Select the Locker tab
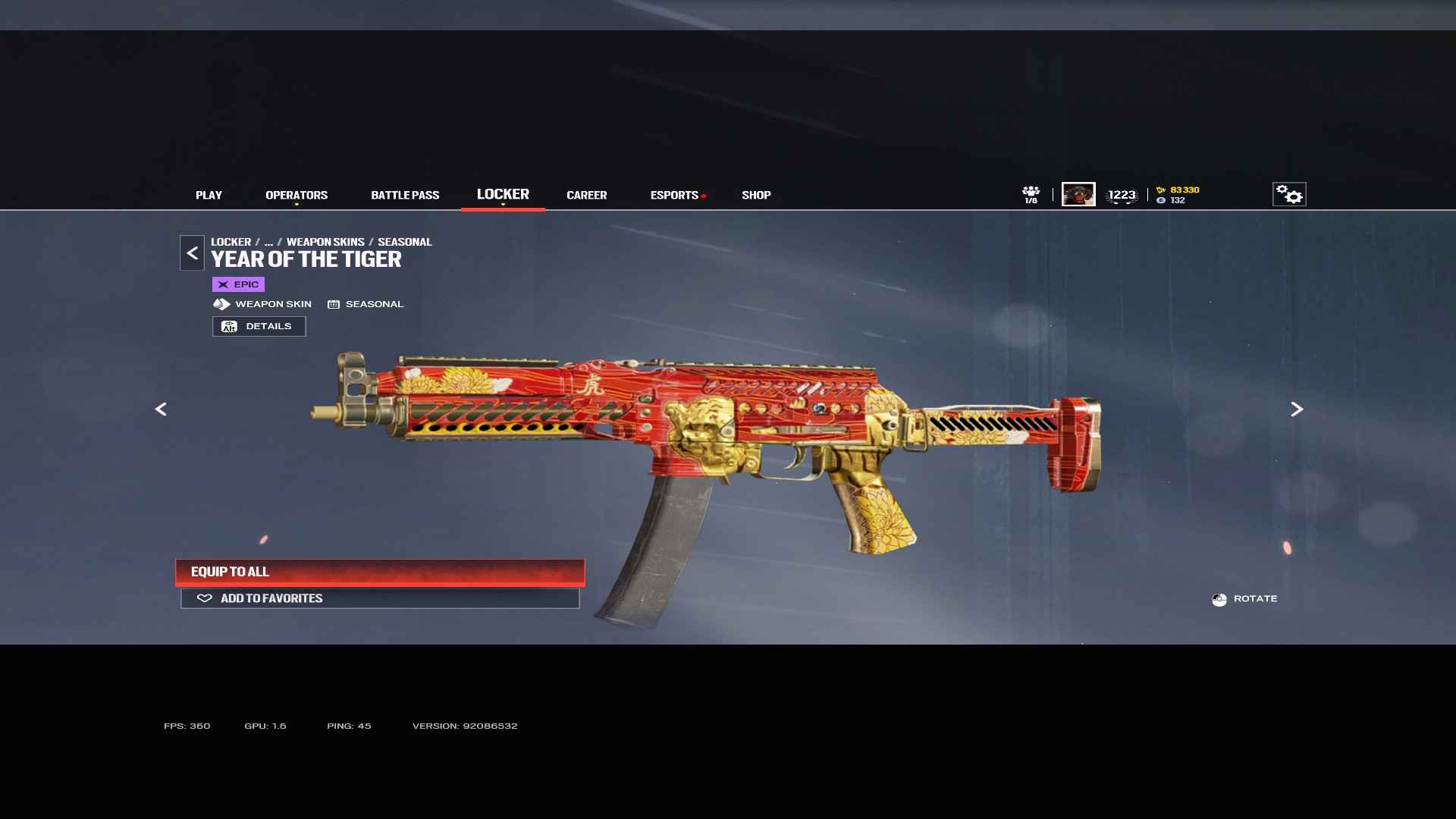 tap(503, 194)
